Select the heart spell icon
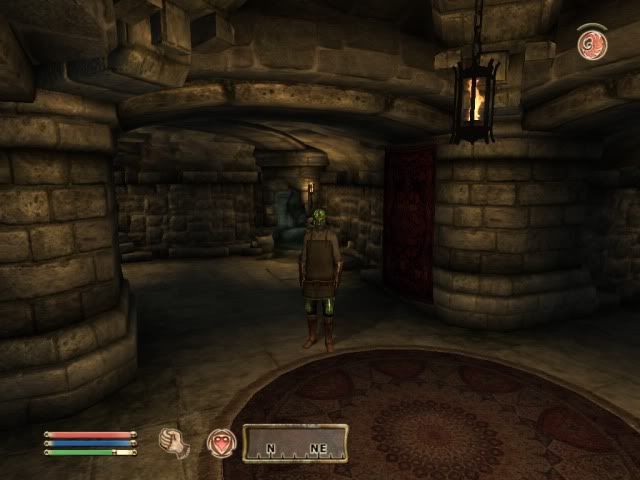Viewport: 640px width, 480px height. pos(219,441)
